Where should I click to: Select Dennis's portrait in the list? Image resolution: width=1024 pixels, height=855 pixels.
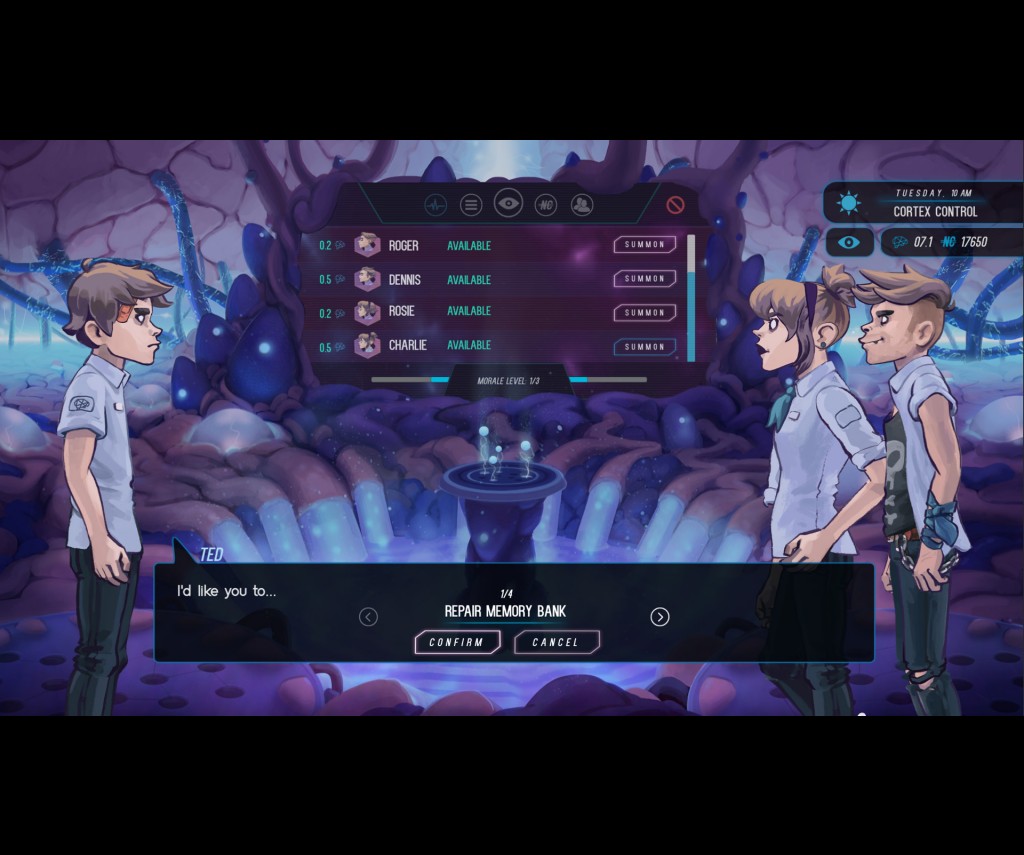(x=367, y=279)
